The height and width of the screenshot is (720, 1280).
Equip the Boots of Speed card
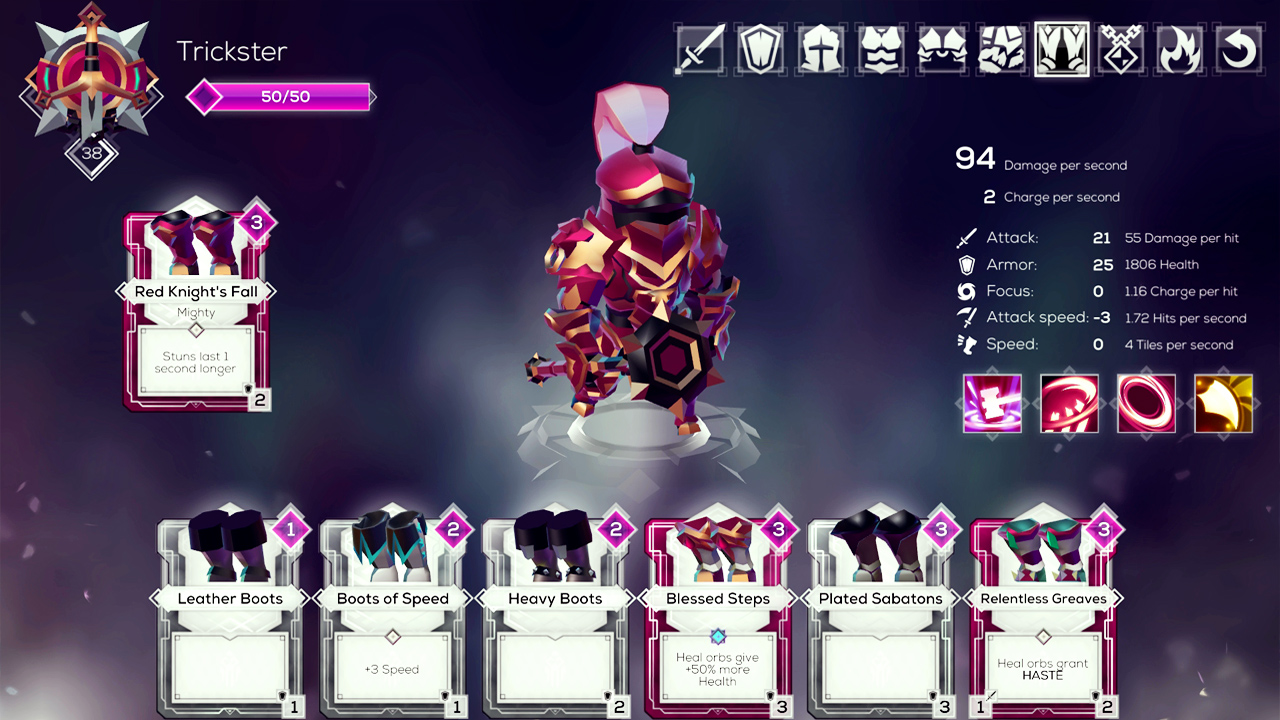392,620
